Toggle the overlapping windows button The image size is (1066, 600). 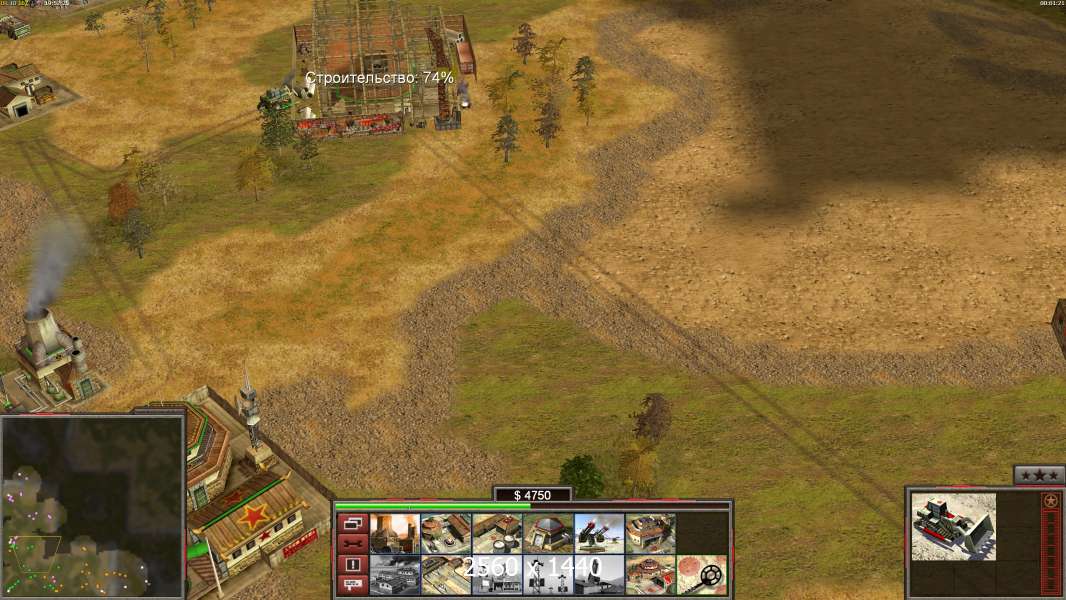click(351, 523)
